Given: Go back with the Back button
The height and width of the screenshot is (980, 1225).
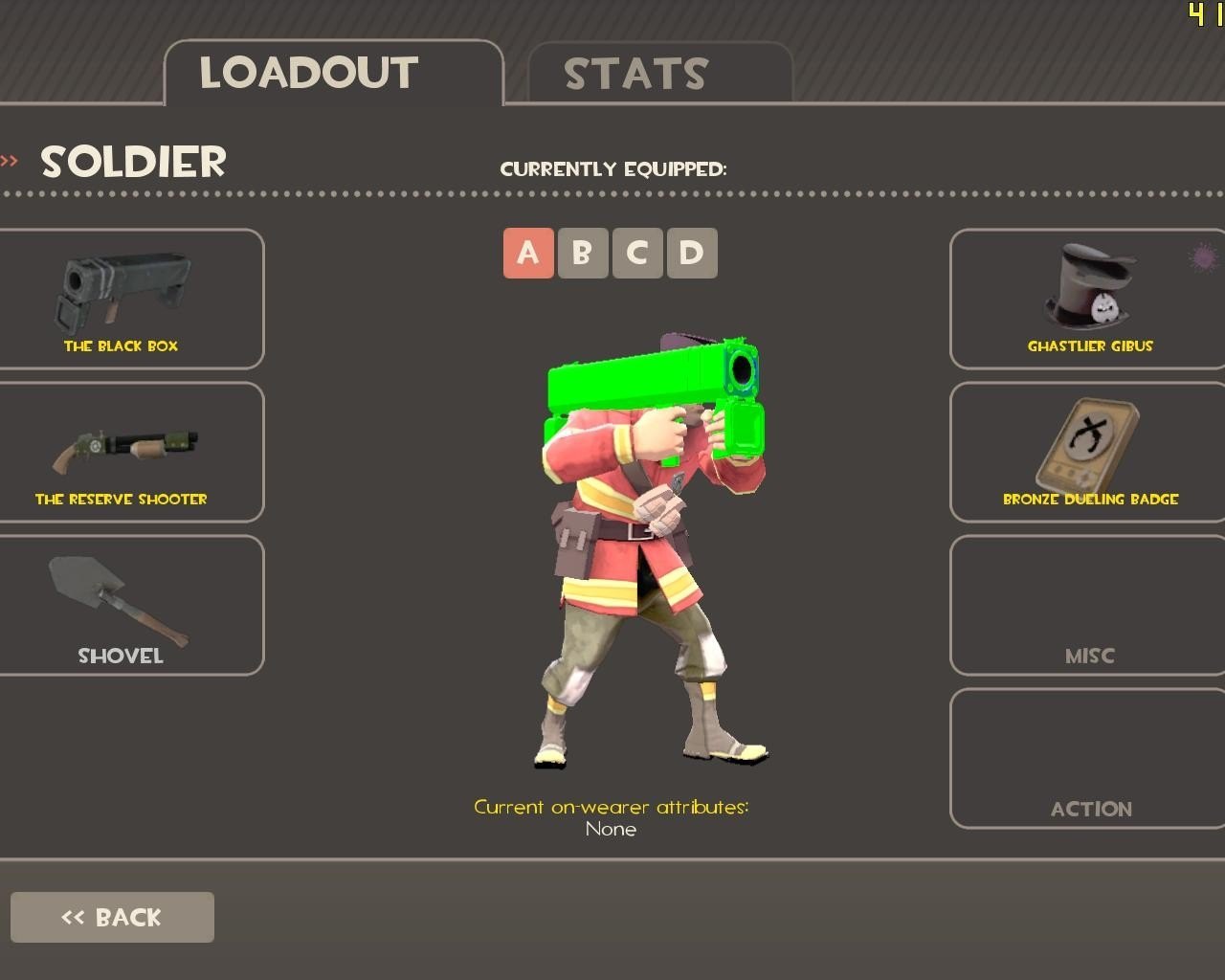Looking at the screenshot, I should (x=112, y=917).
